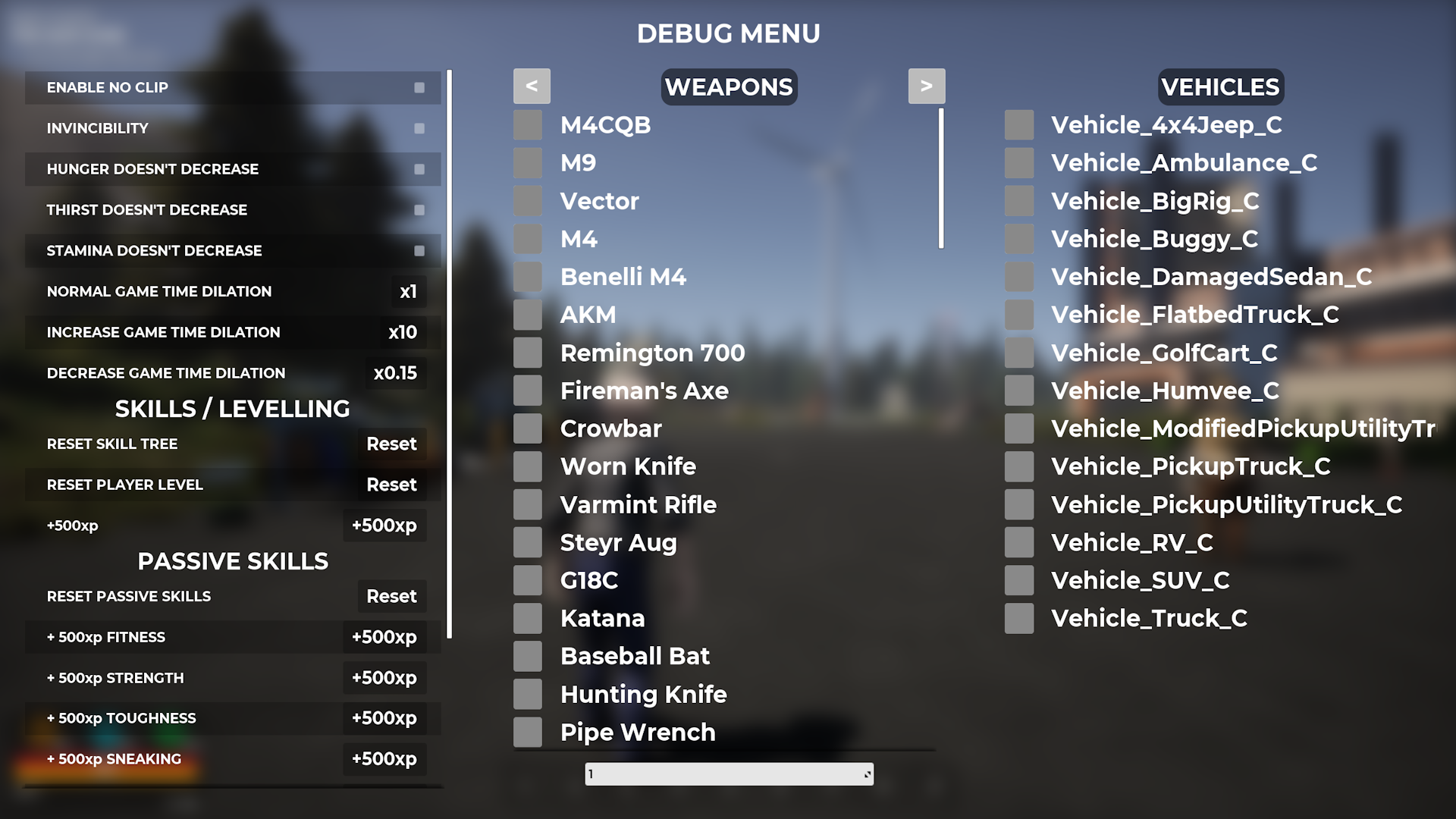Tick the Katana checkbox

pyautogui.click(x=527, y=618)
